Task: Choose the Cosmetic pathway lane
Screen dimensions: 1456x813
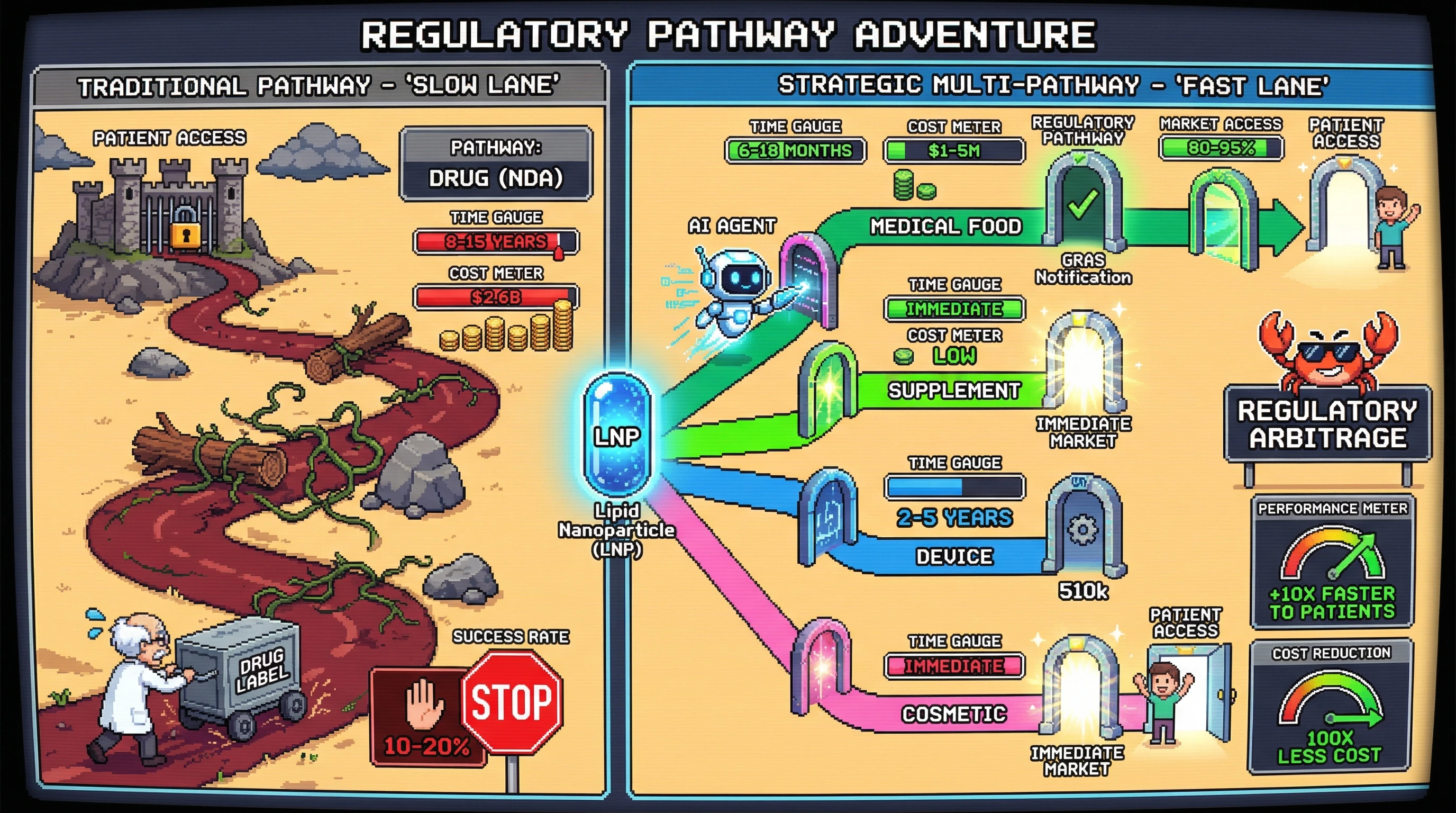Action: click(953, 714)
